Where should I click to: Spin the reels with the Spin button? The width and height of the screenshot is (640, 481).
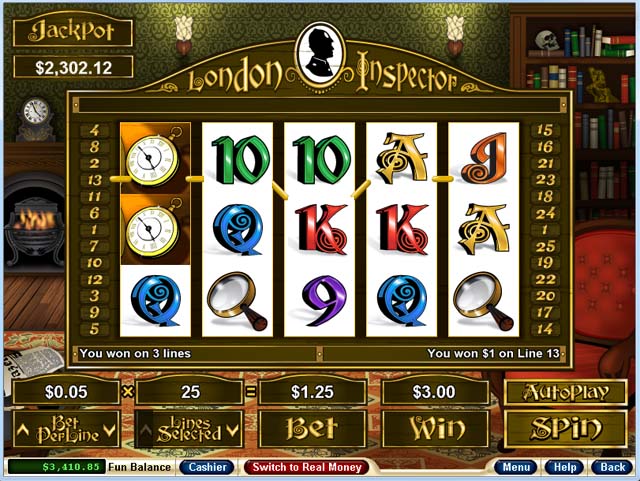[552, 429]
